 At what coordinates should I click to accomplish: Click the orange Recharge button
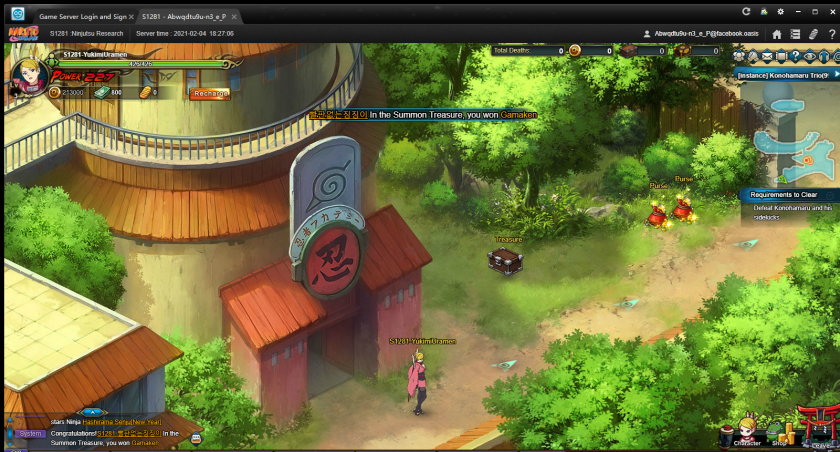(x=210, y=93)
